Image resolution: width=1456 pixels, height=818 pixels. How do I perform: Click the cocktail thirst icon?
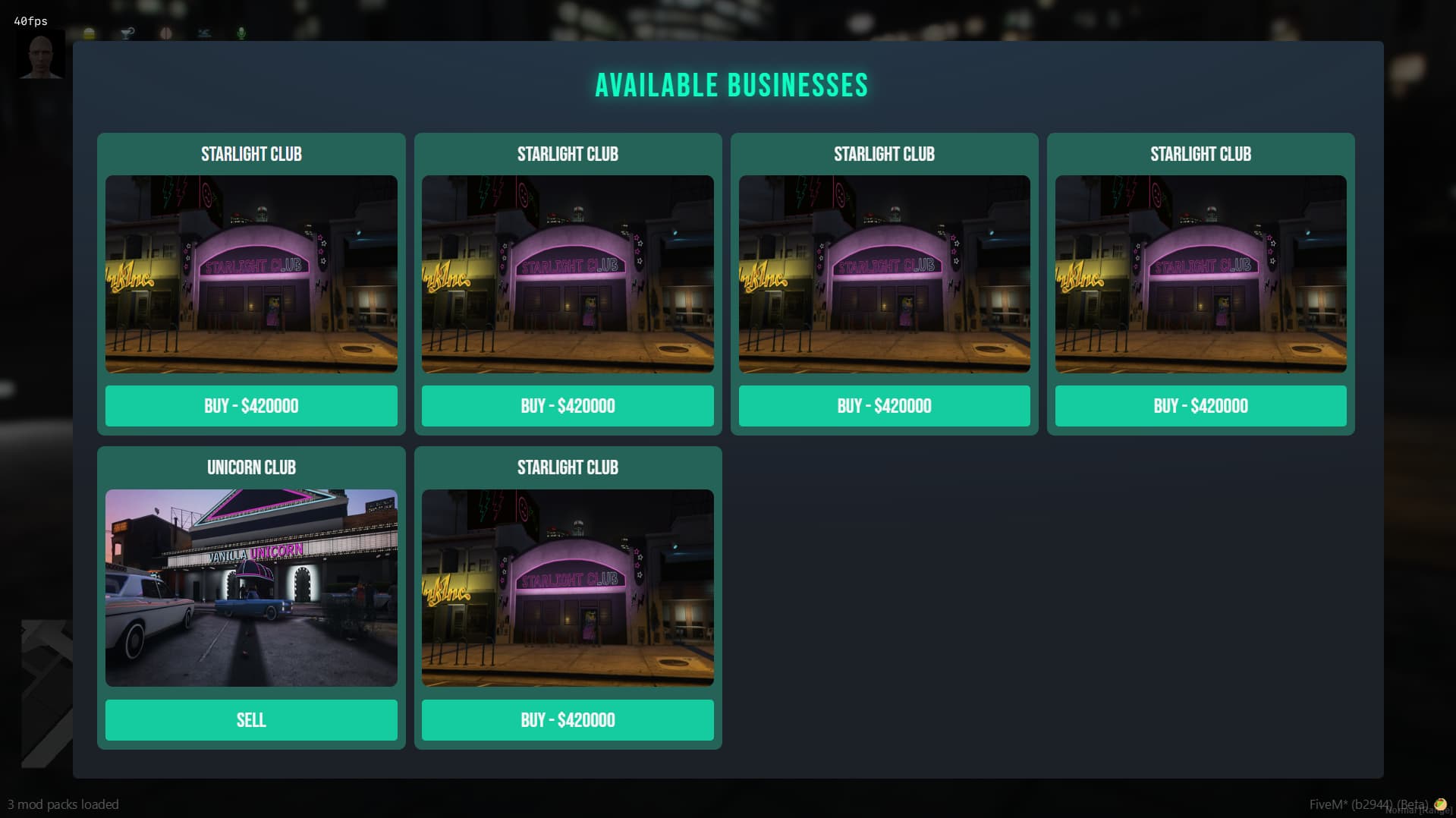point(127,33)
